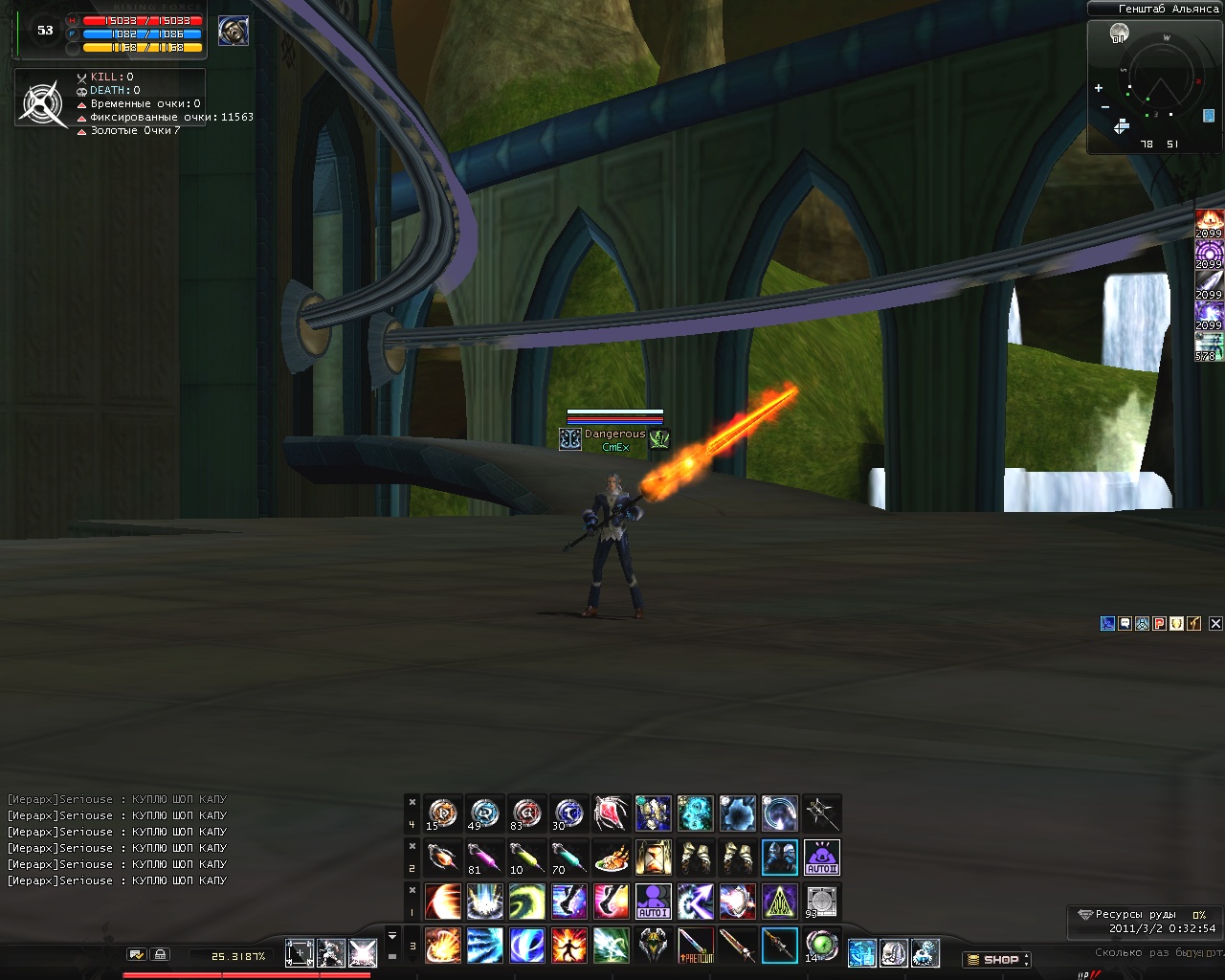This screenshot has width=1225, height=980.
Task: Activate the yellow triangle warning skill
Action: click(780, 902)
